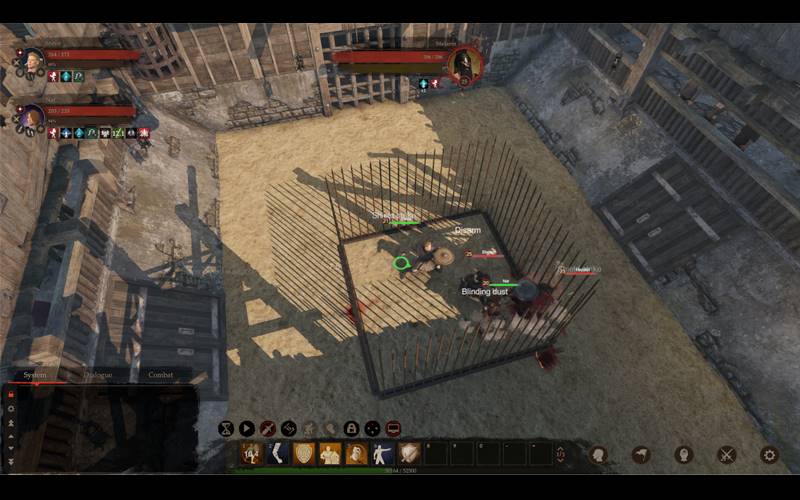Switch to the System log tab

tap(35, 375)
